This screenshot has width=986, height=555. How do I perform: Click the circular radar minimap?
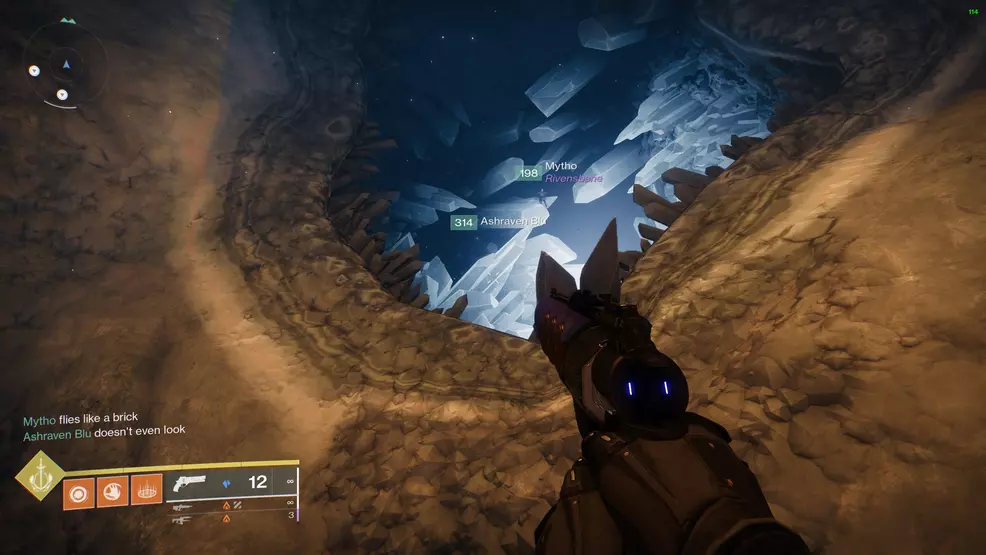(x=66, y=66)
